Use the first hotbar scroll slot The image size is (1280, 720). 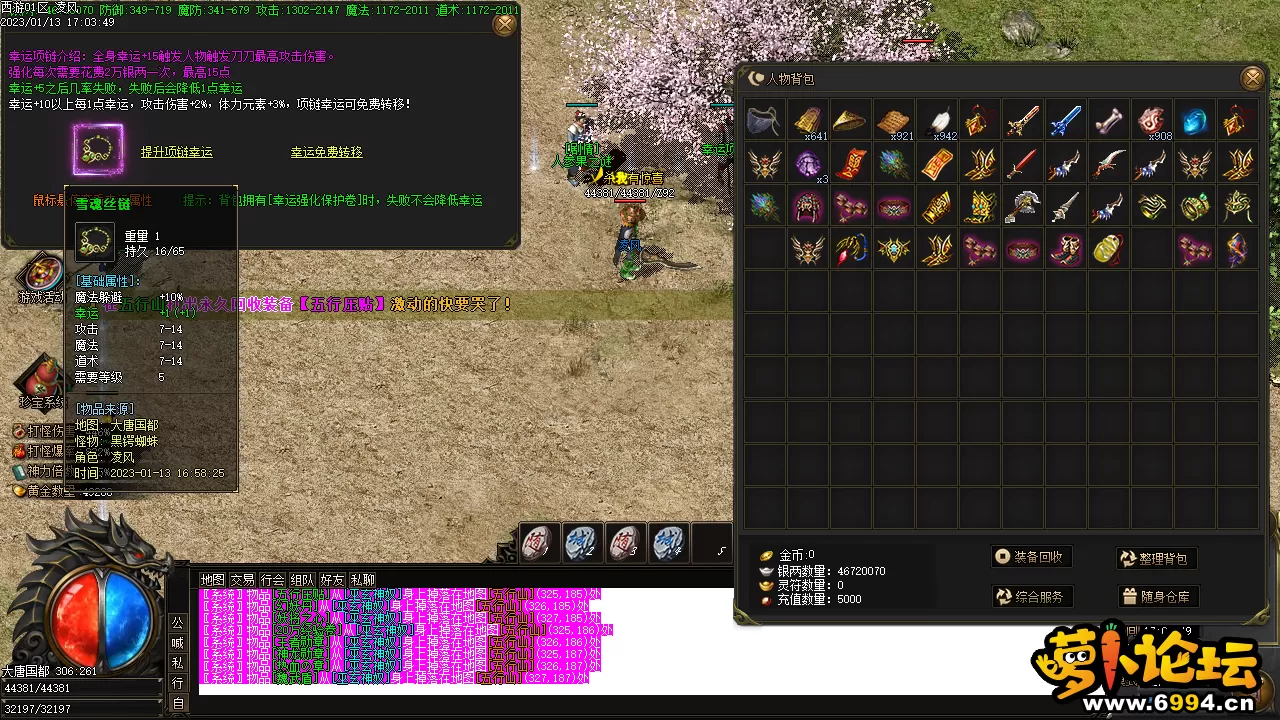coord(538,543)
